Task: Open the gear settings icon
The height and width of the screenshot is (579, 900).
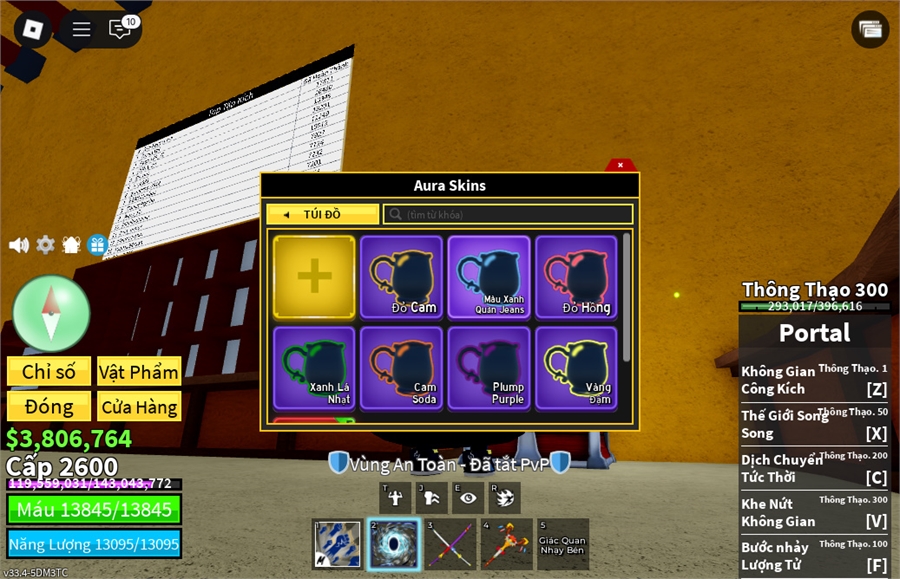Action: pos(45,245)
